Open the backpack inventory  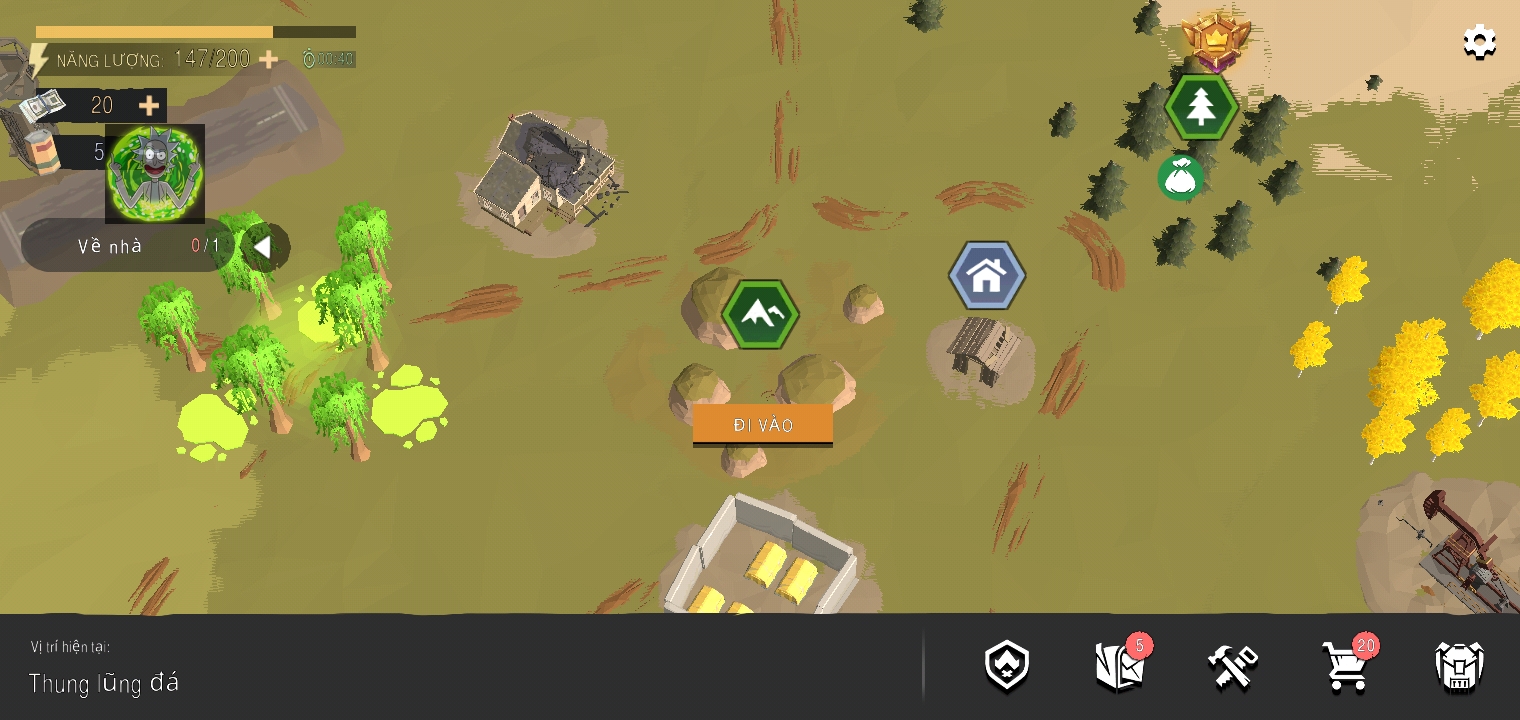click(x=1459, y=666)
